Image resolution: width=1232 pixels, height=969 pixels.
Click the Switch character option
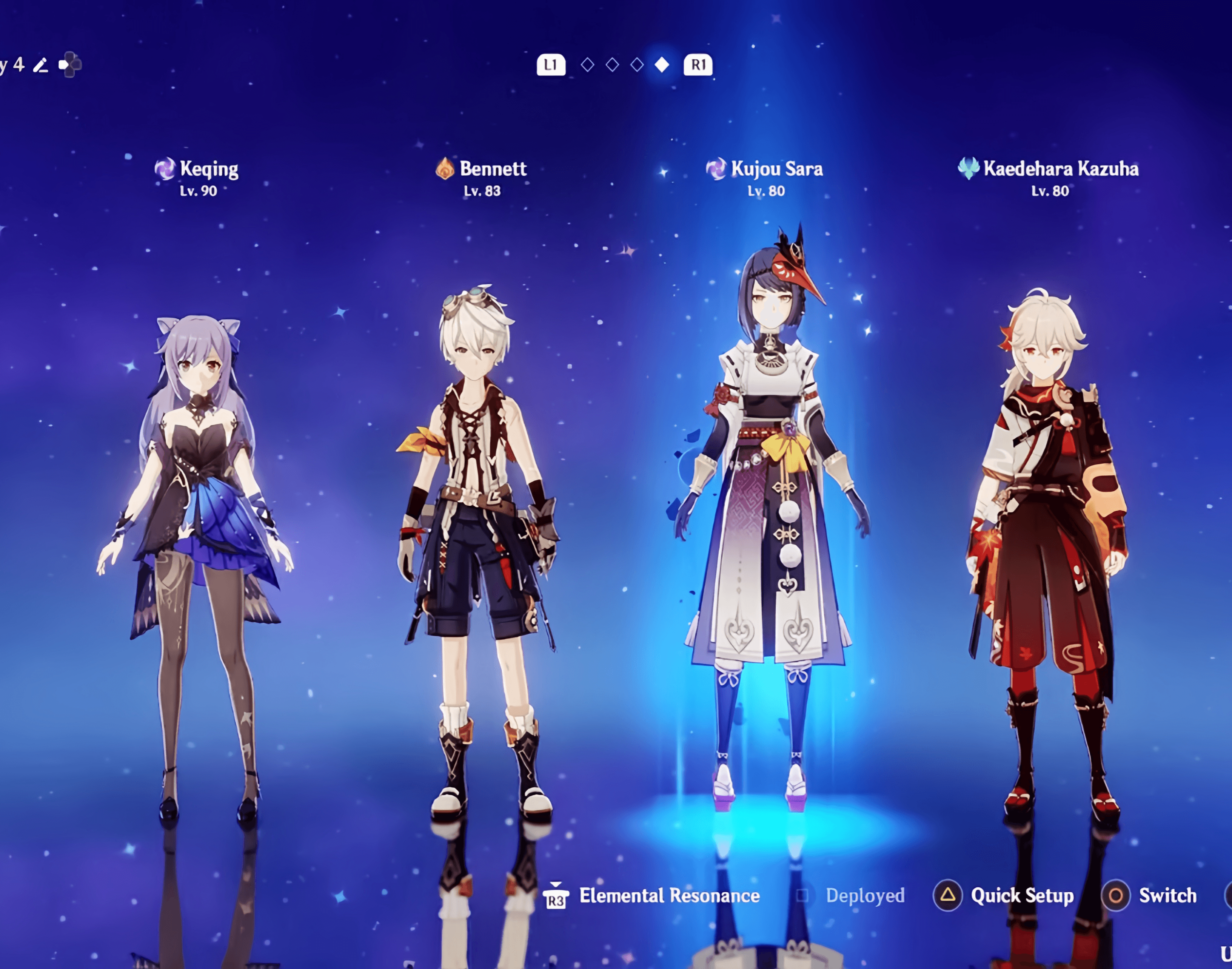pyautogui.click(x=1167, y=896)
